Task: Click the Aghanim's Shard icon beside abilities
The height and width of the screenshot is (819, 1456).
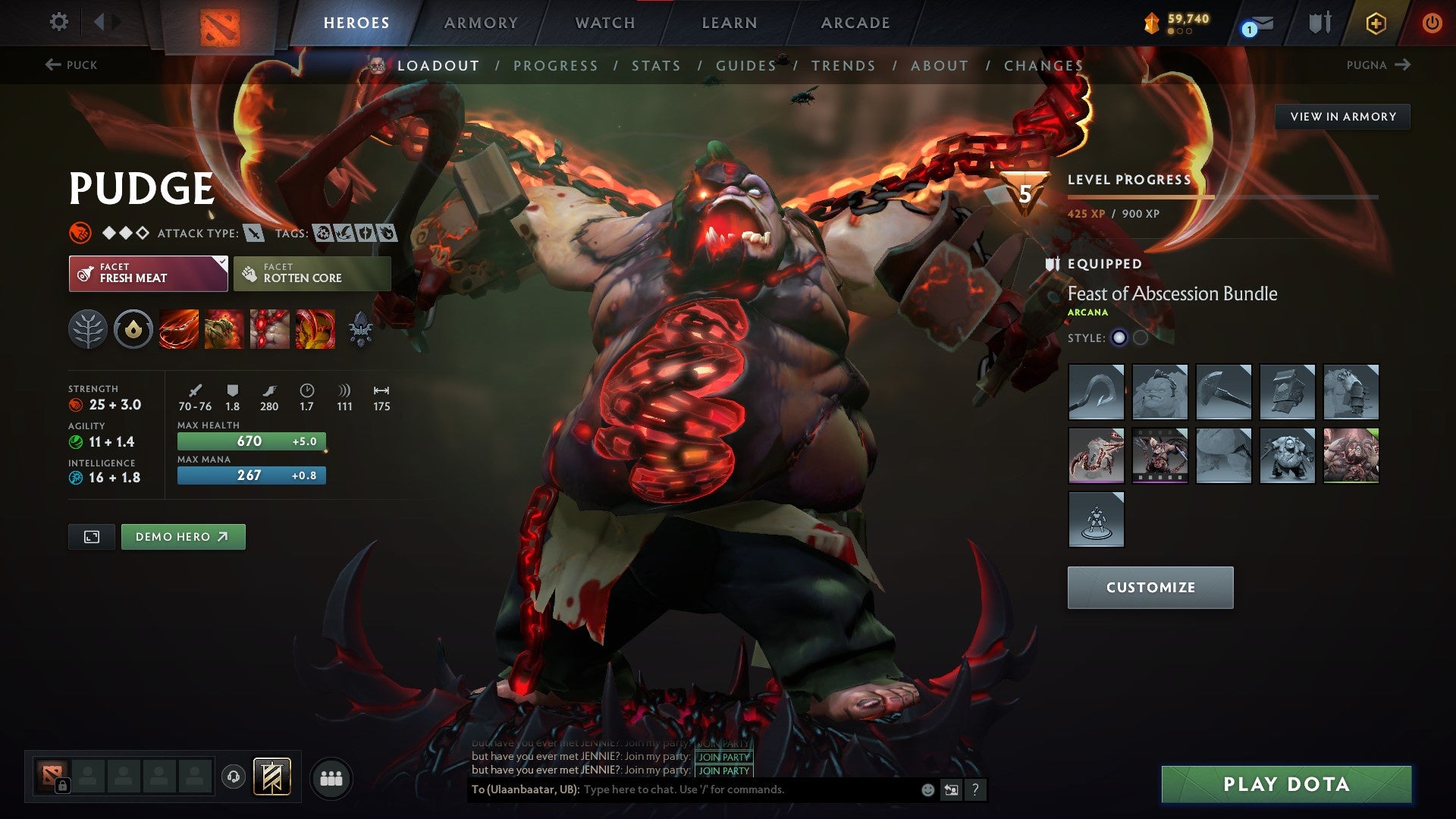Action: pyautogui.click(x=360, y=329)
